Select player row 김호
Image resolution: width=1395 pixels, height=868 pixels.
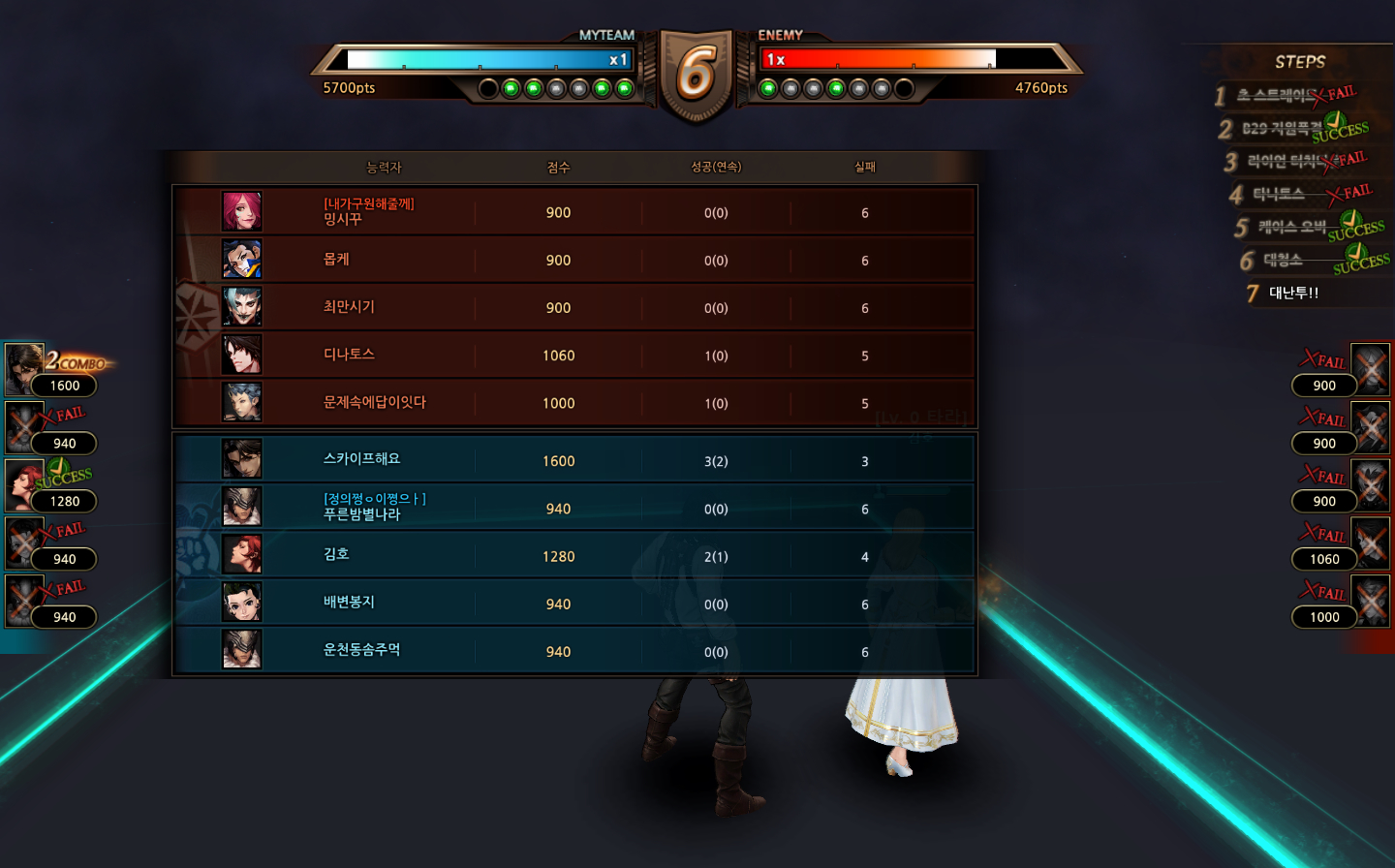[573, 555]
